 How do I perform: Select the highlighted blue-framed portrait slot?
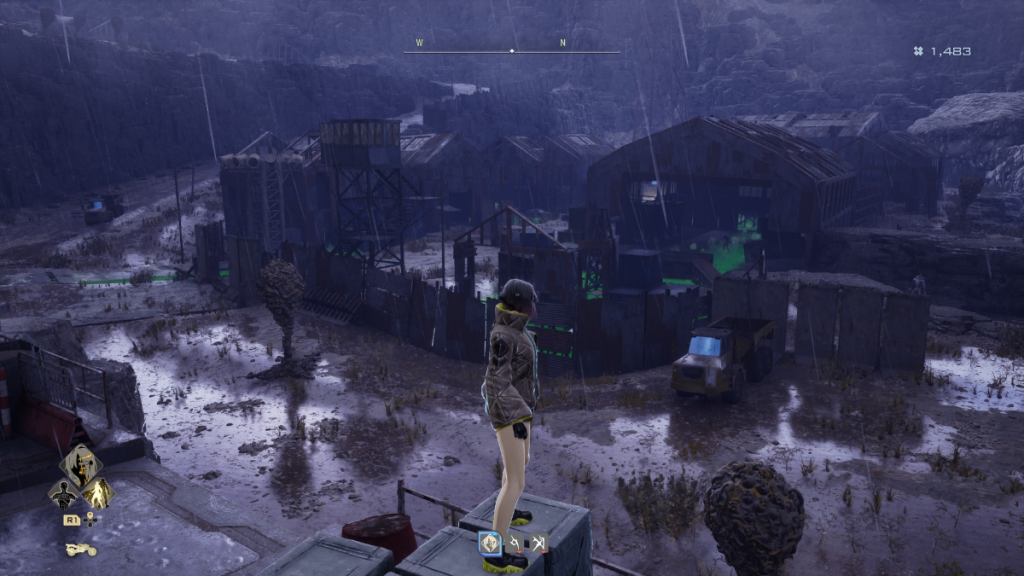click(490, 543)
